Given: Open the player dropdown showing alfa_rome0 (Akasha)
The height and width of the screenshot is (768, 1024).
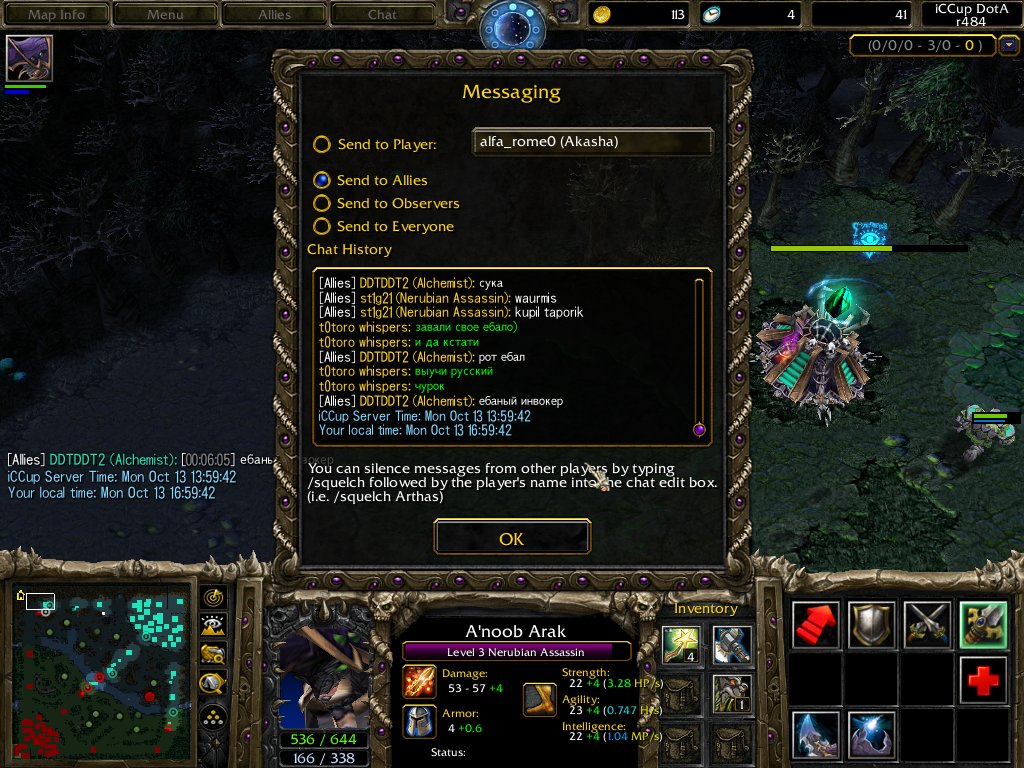Looking at the screenshot, I should point(592,142).
